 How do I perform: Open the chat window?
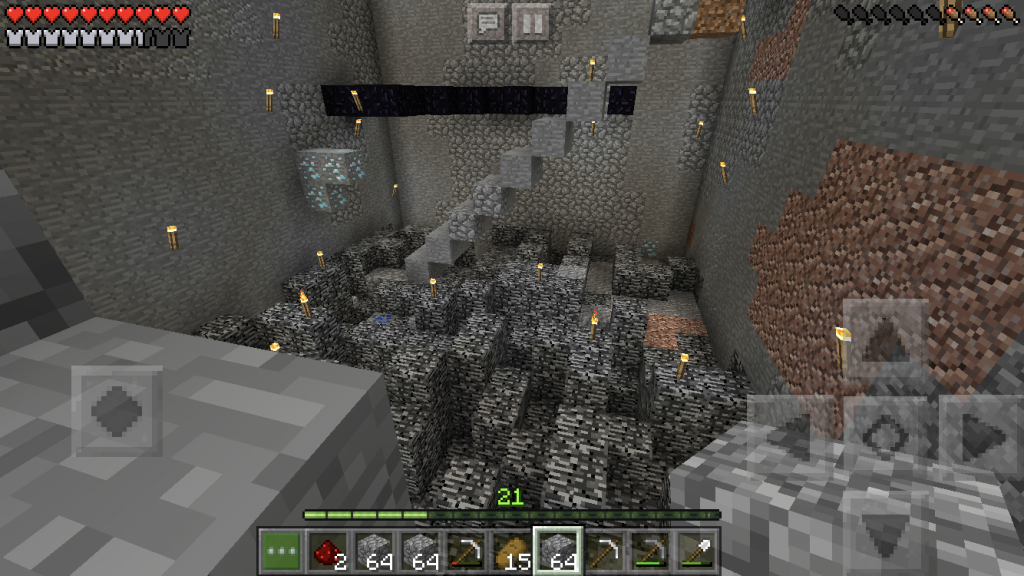(487, 22)
